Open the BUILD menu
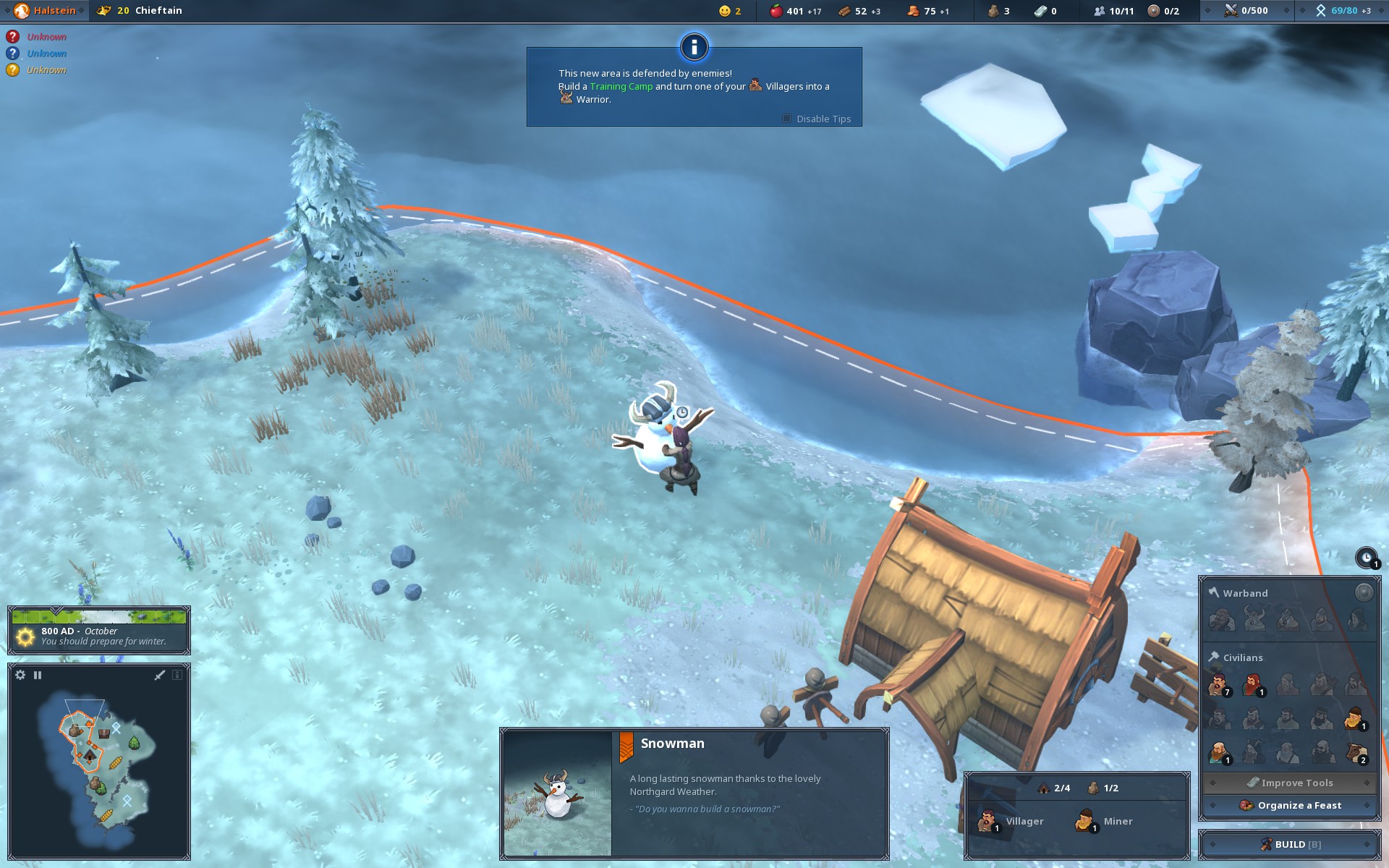The image size is (1389, 868). click(1290, 844)
